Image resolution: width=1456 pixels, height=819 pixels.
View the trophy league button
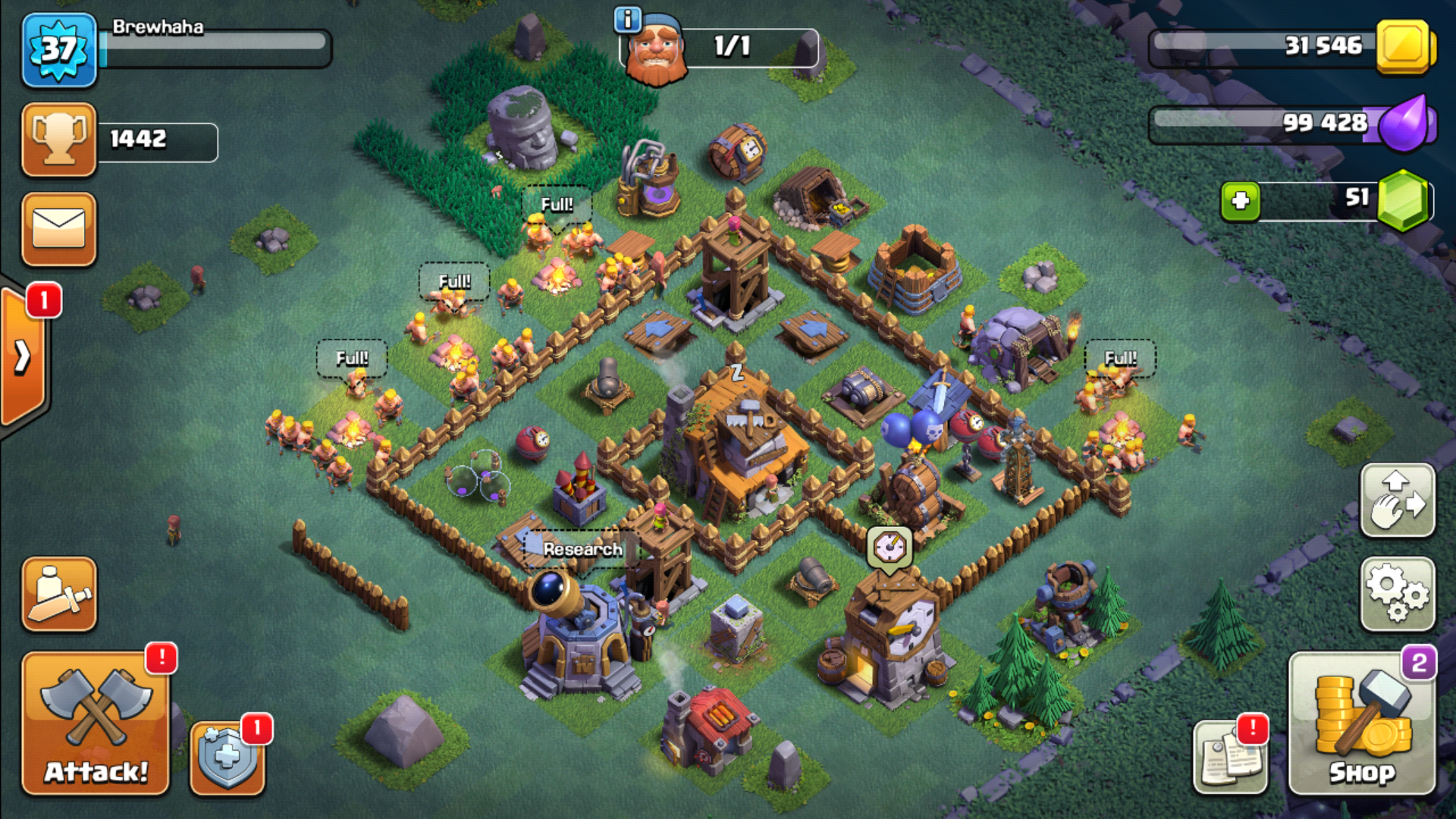[x=59, y=140]
